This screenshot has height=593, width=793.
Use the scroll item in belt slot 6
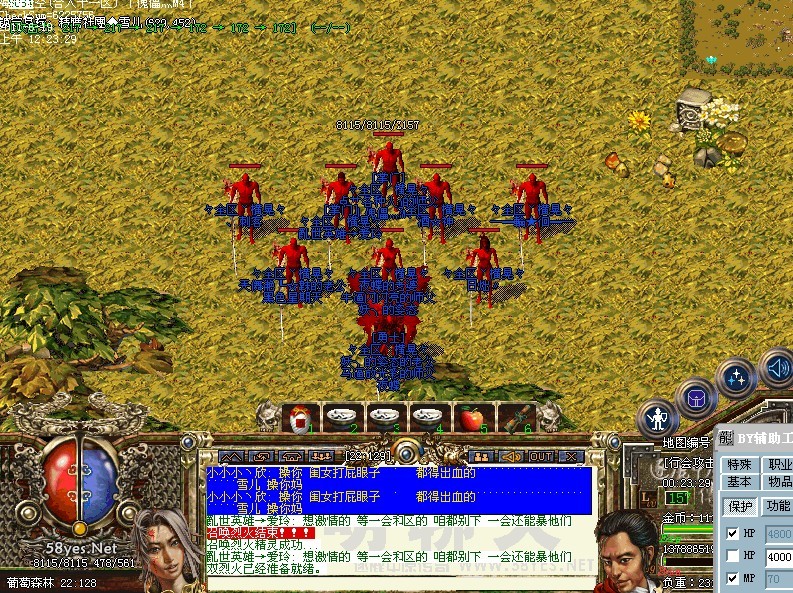point(513,418)
